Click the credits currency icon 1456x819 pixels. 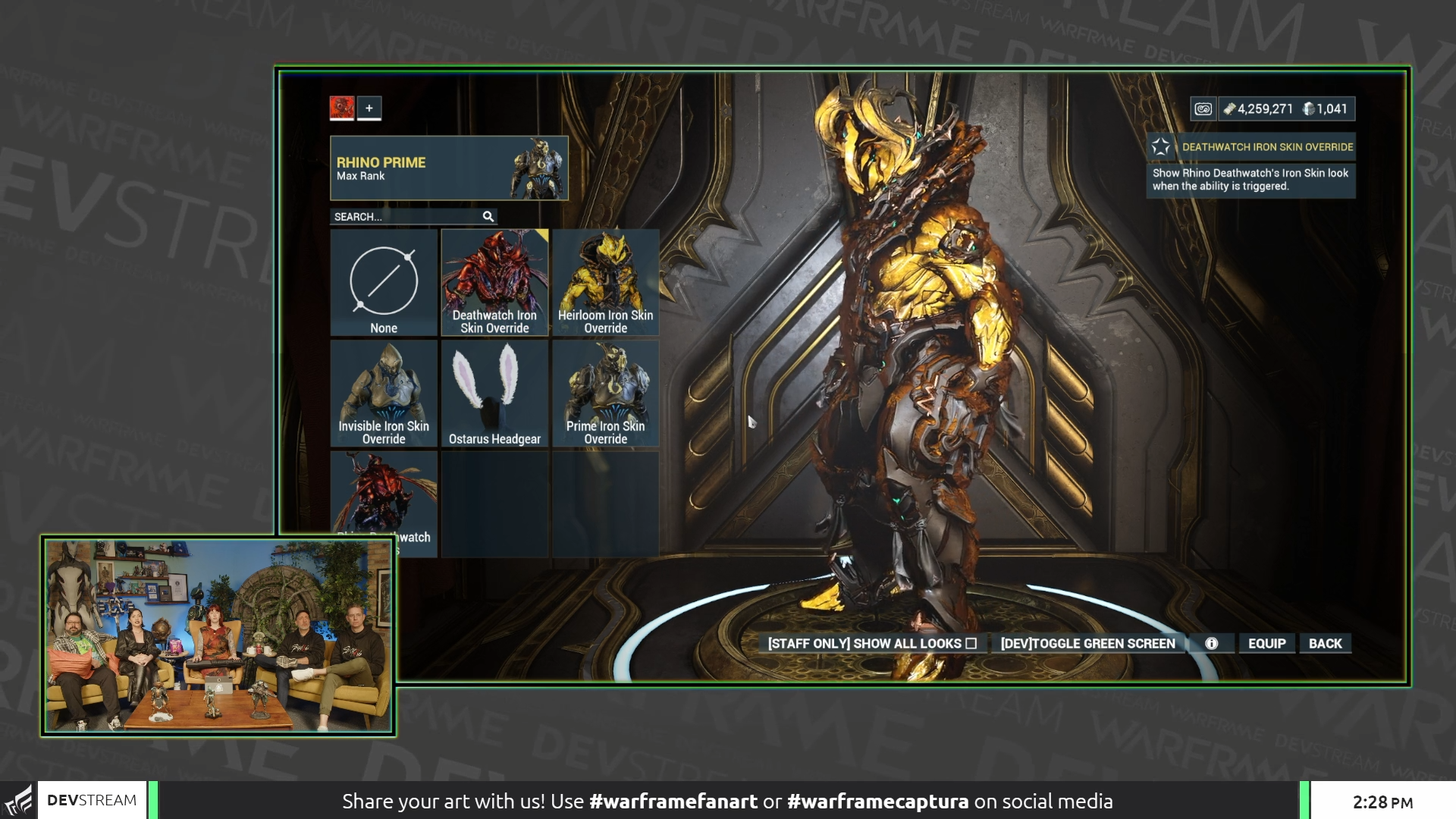(1228, 109)
